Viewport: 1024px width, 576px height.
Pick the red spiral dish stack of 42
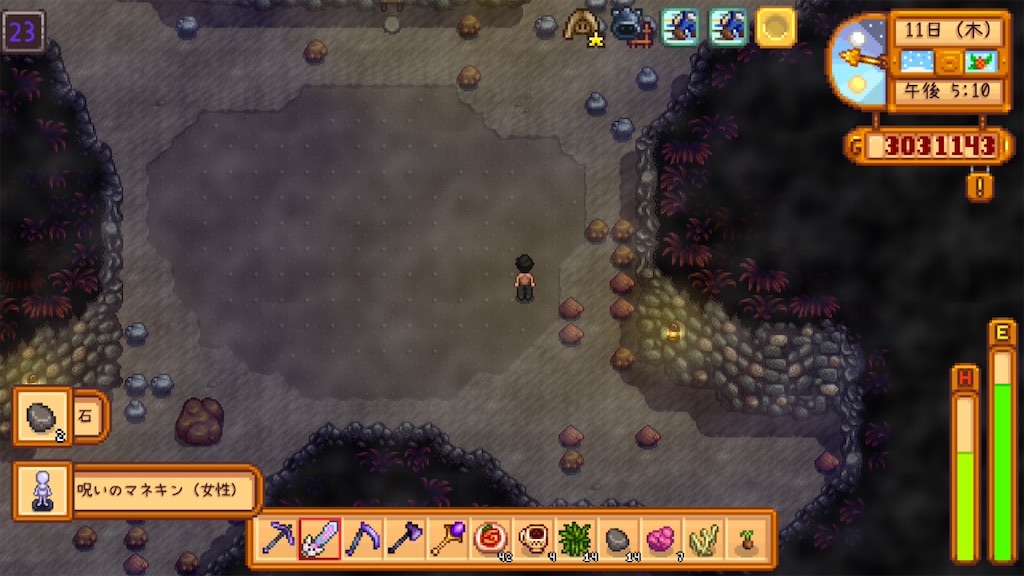tap(489, 539)
